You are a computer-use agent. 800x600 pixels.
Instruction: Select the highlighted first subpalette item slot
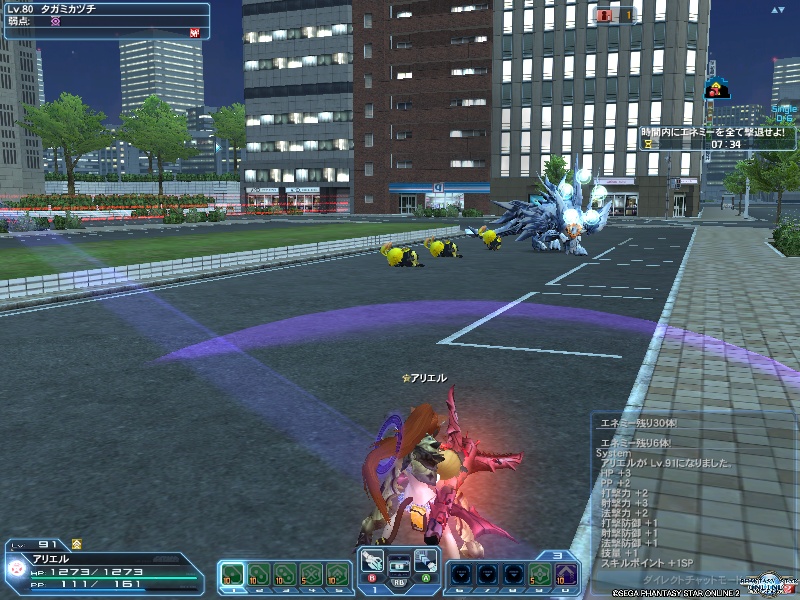[232, 573]
